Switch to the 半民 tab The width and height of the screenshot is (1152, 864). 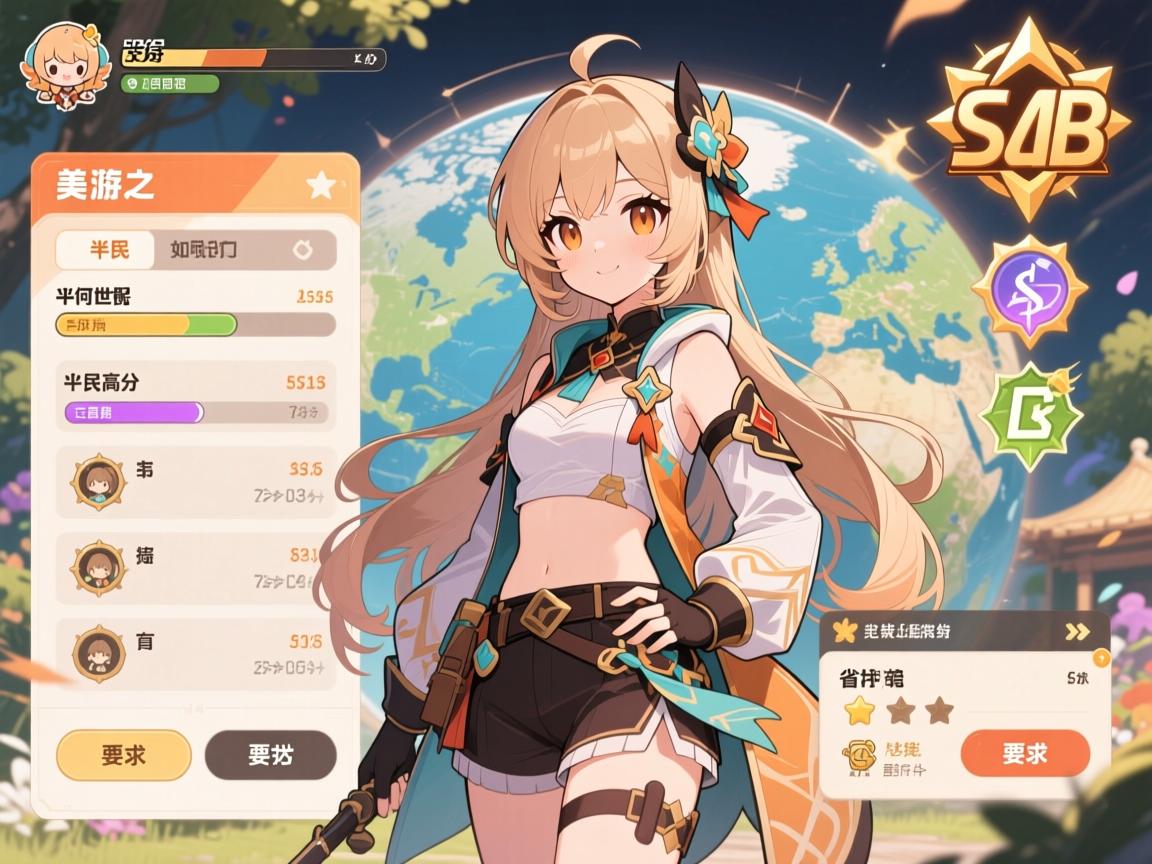(107, 250)
